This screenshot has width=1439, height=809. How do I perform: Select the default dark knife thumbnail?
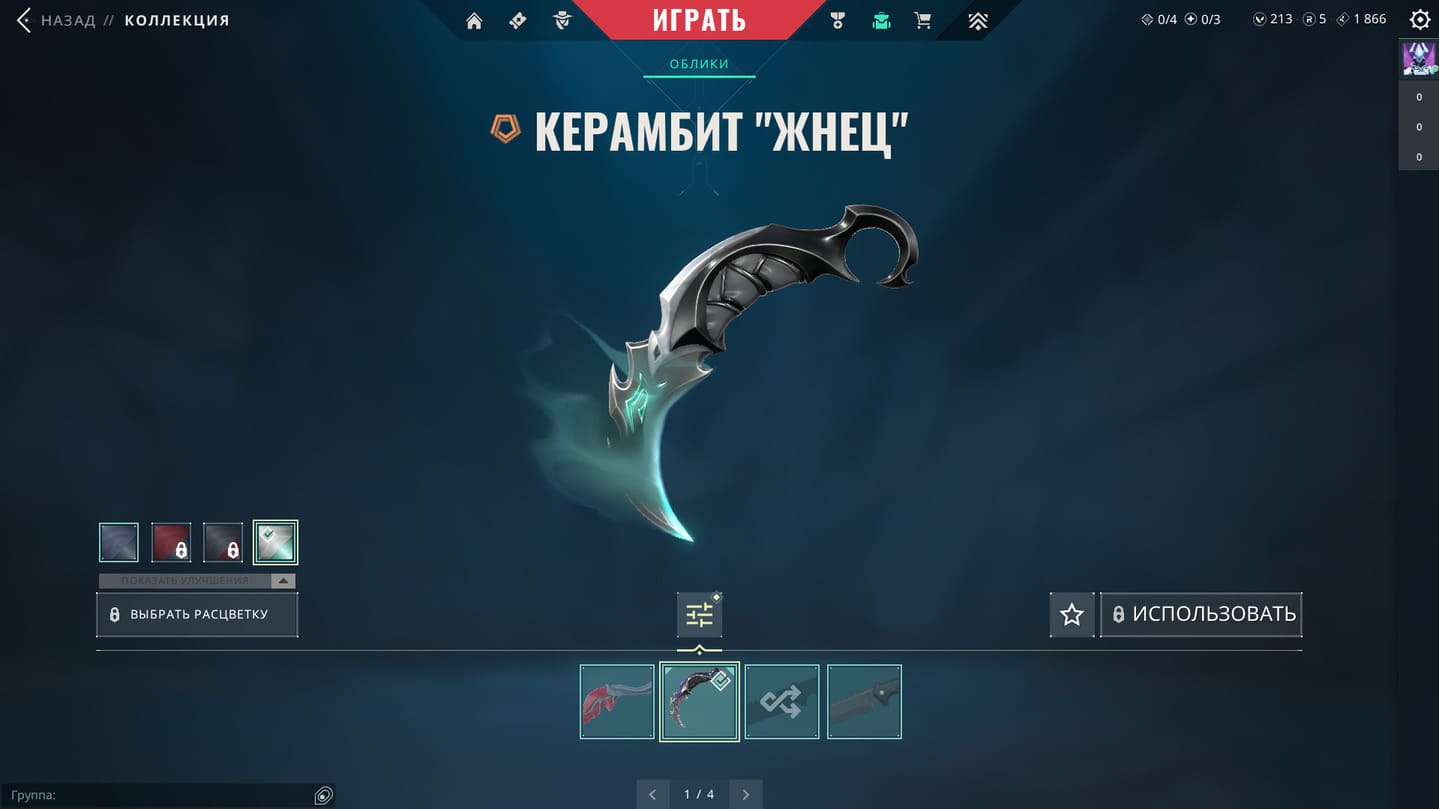[x=864, y=702]
